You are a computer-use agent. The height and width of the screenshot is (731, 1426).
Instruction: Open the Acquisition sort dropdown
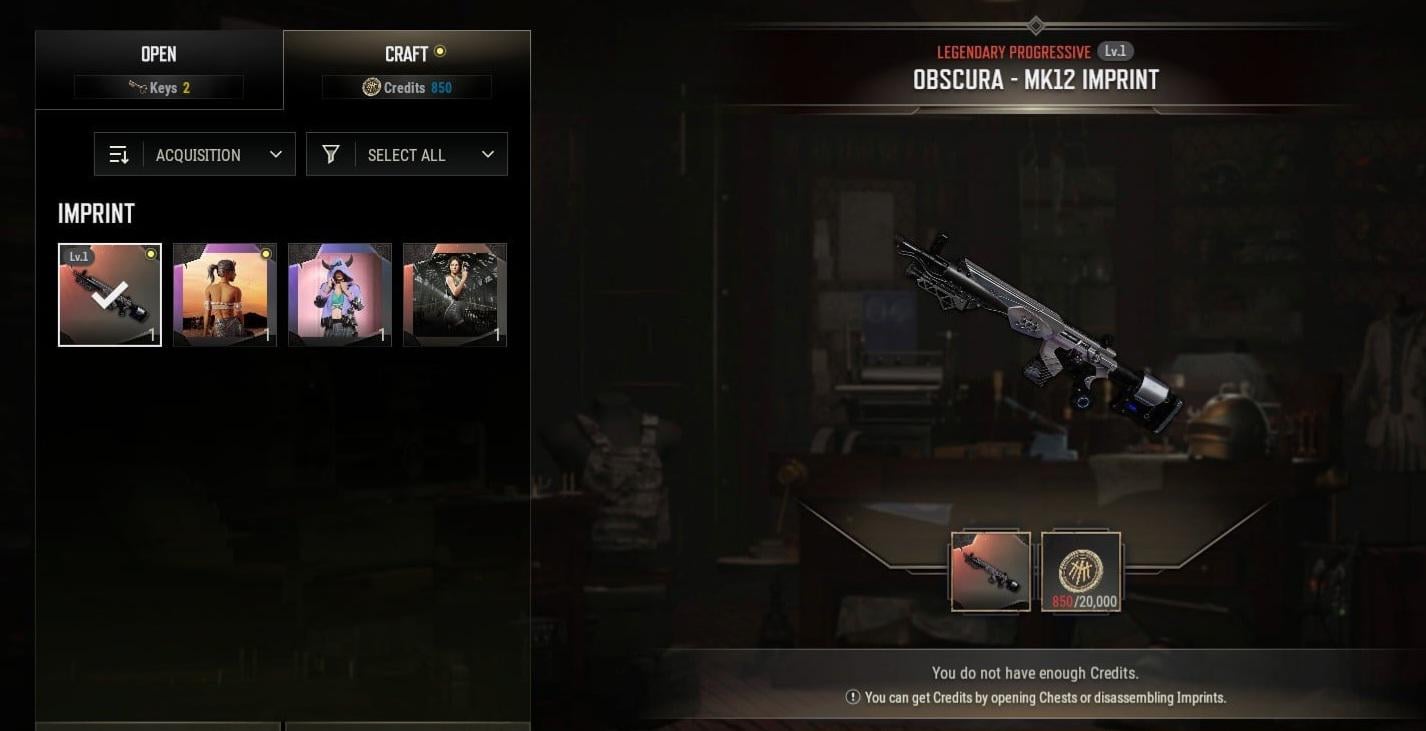pyautogui.click(x=195, y=155)
